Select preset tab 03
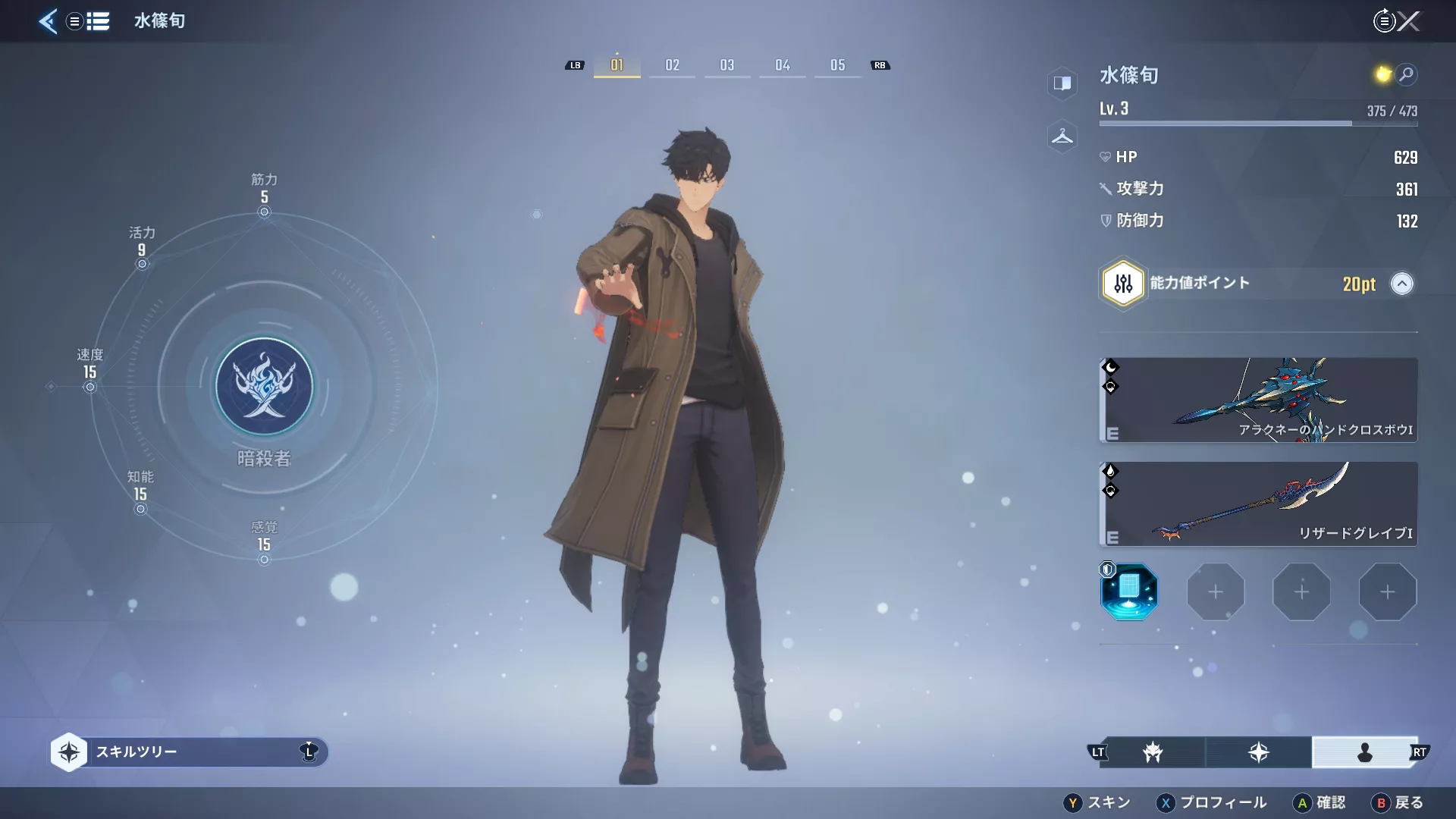1456x819 pixels. coord(727,65)
